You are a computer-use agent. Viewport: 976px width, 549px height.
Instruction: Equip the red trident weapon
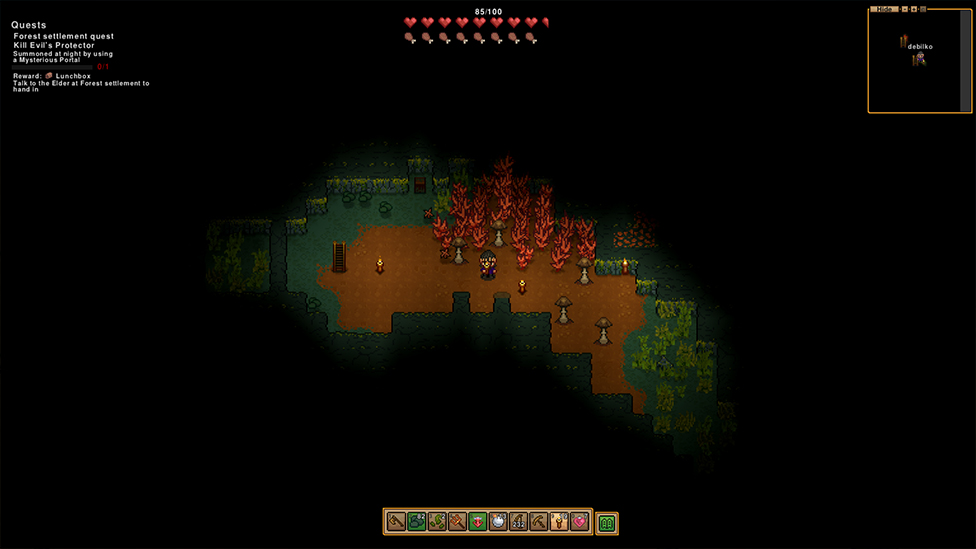click(x=457, y=522)
